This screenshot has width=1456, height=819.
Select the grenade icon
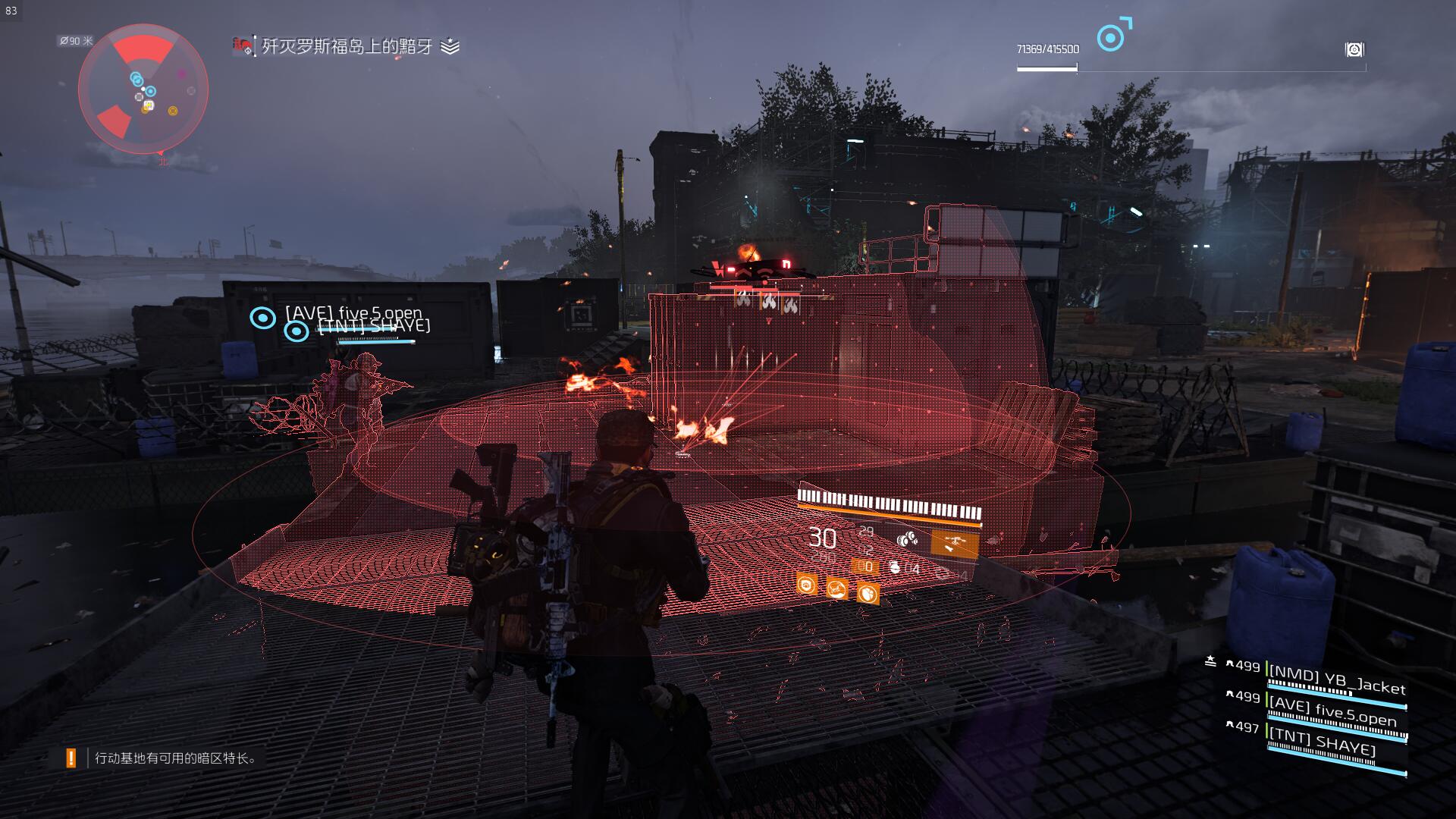coord(896,567)
